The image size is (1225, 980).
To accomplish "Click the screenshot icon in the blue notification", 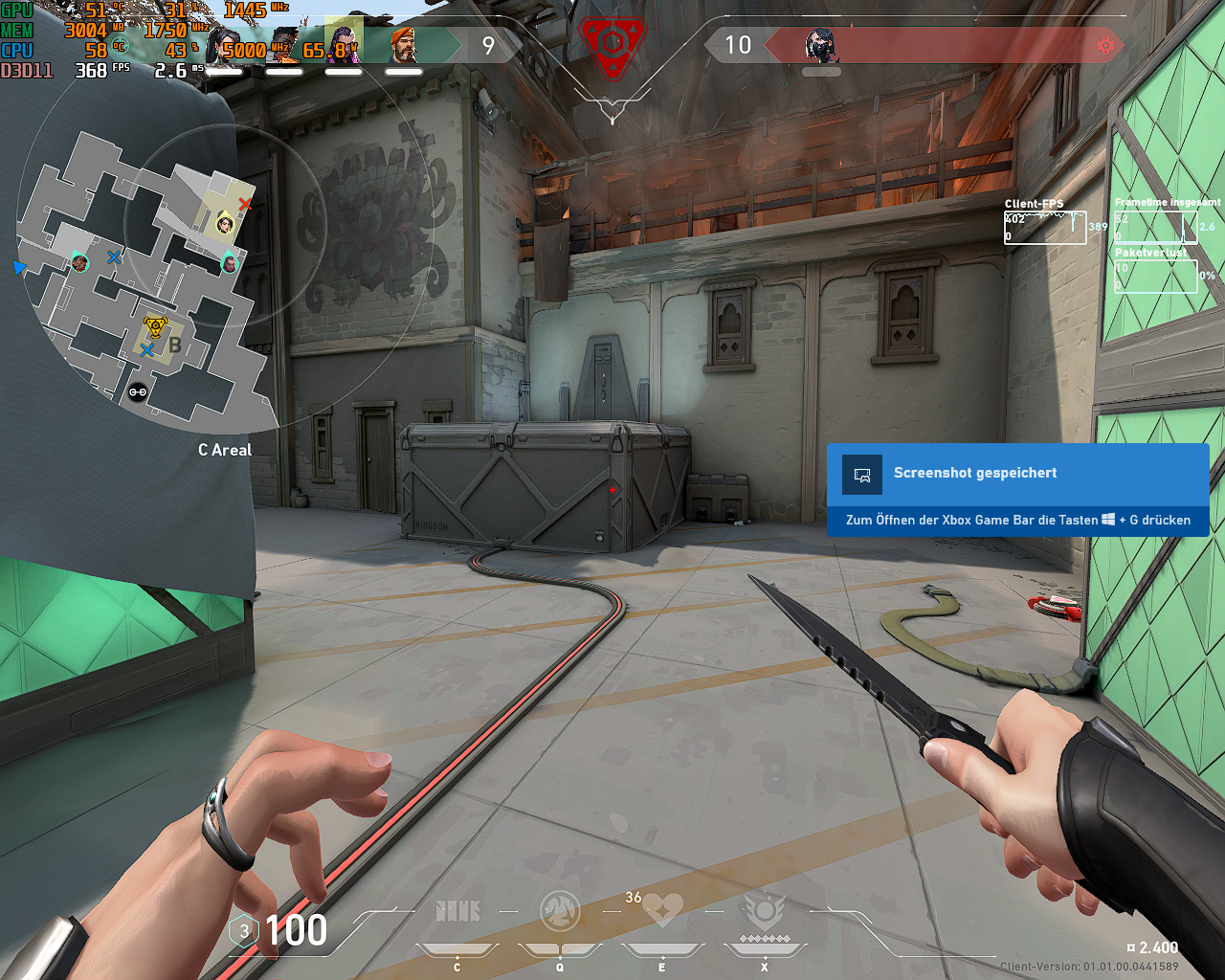I will pyautogui.click(x=861, y=474).
